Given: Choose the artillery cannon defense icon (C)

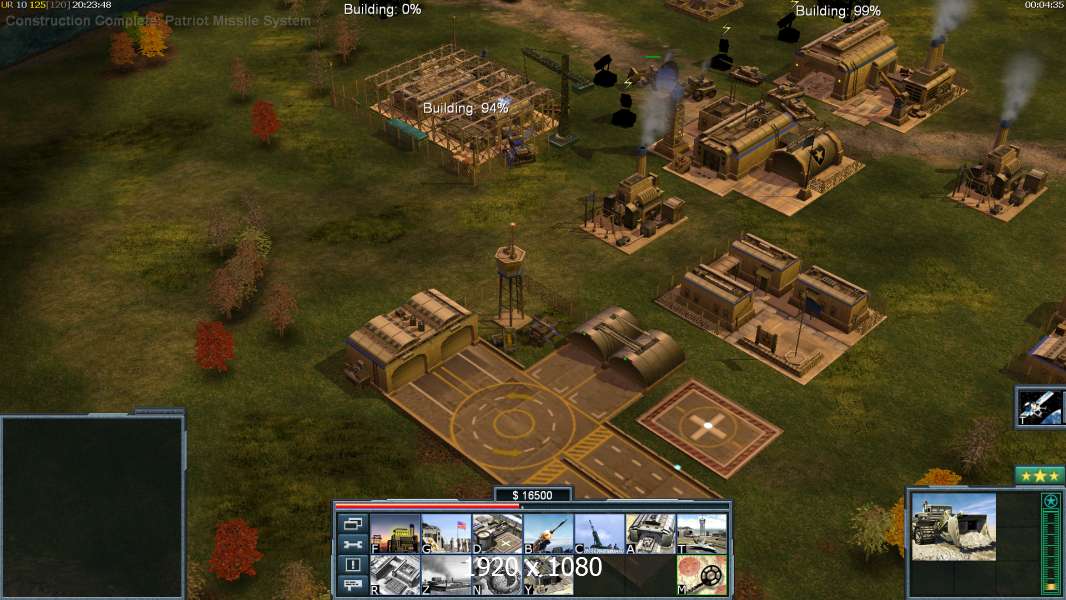Looking at the screenshot, I should (x=599, y=534).
